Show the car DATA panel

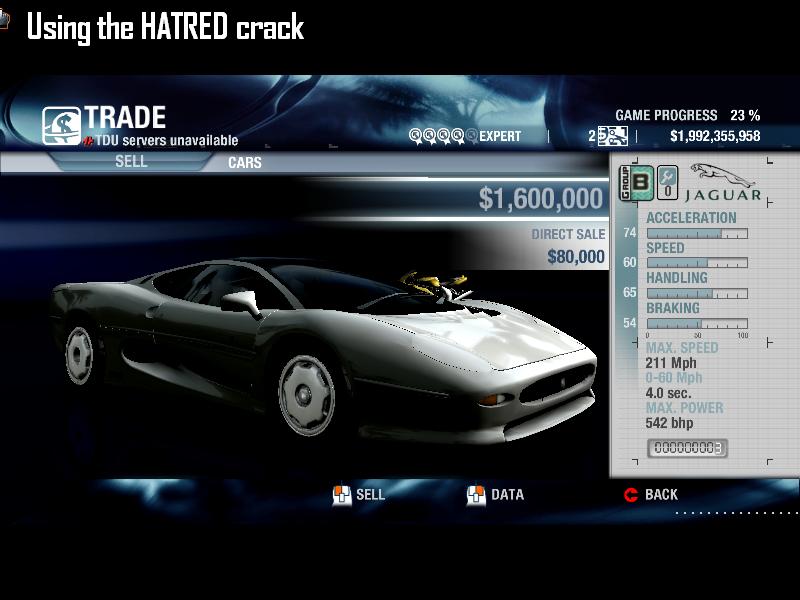(496, 494)
